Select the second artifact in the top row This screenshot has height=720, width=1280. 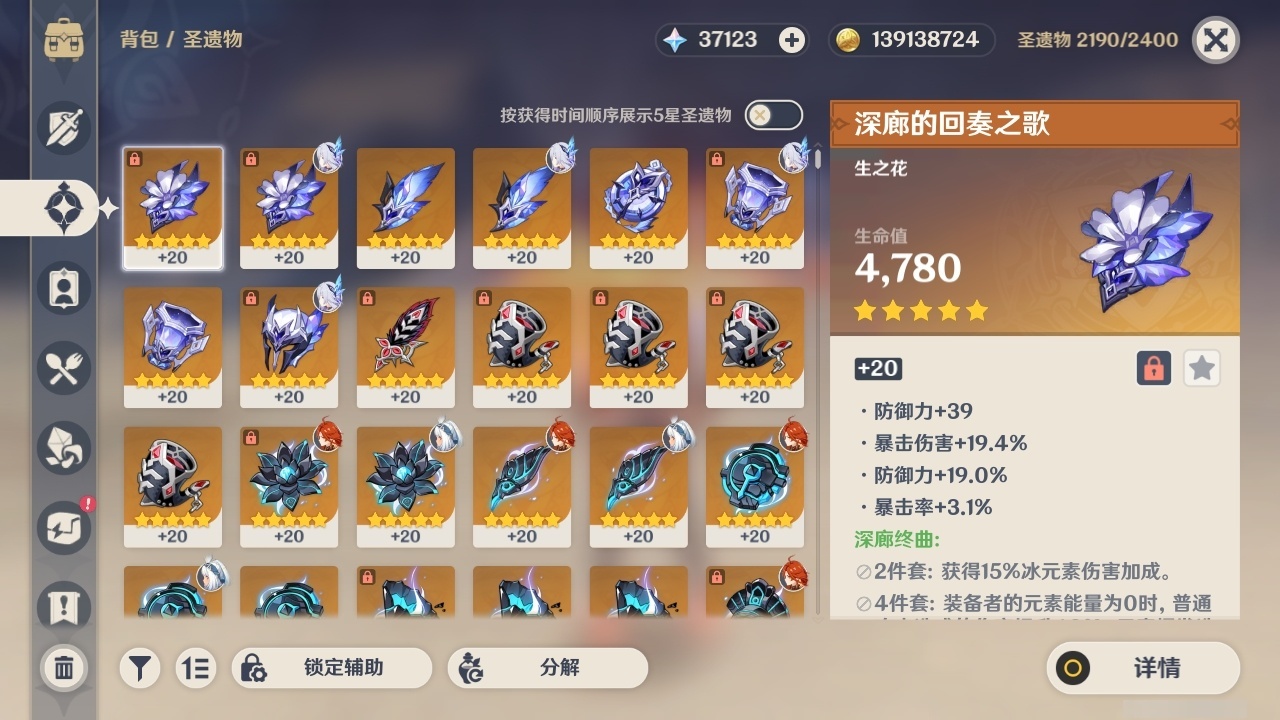click(x=289, y=207)
